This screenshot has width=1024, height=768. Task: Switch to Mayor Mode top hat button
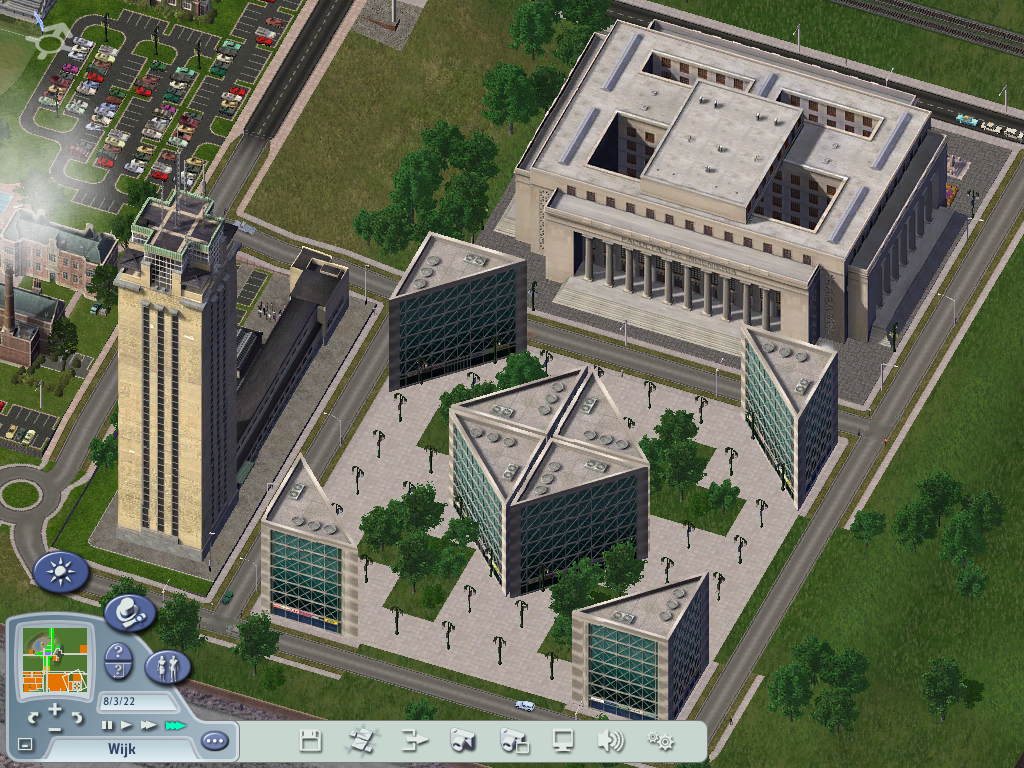pyautogui.click(x=130, y=612)
